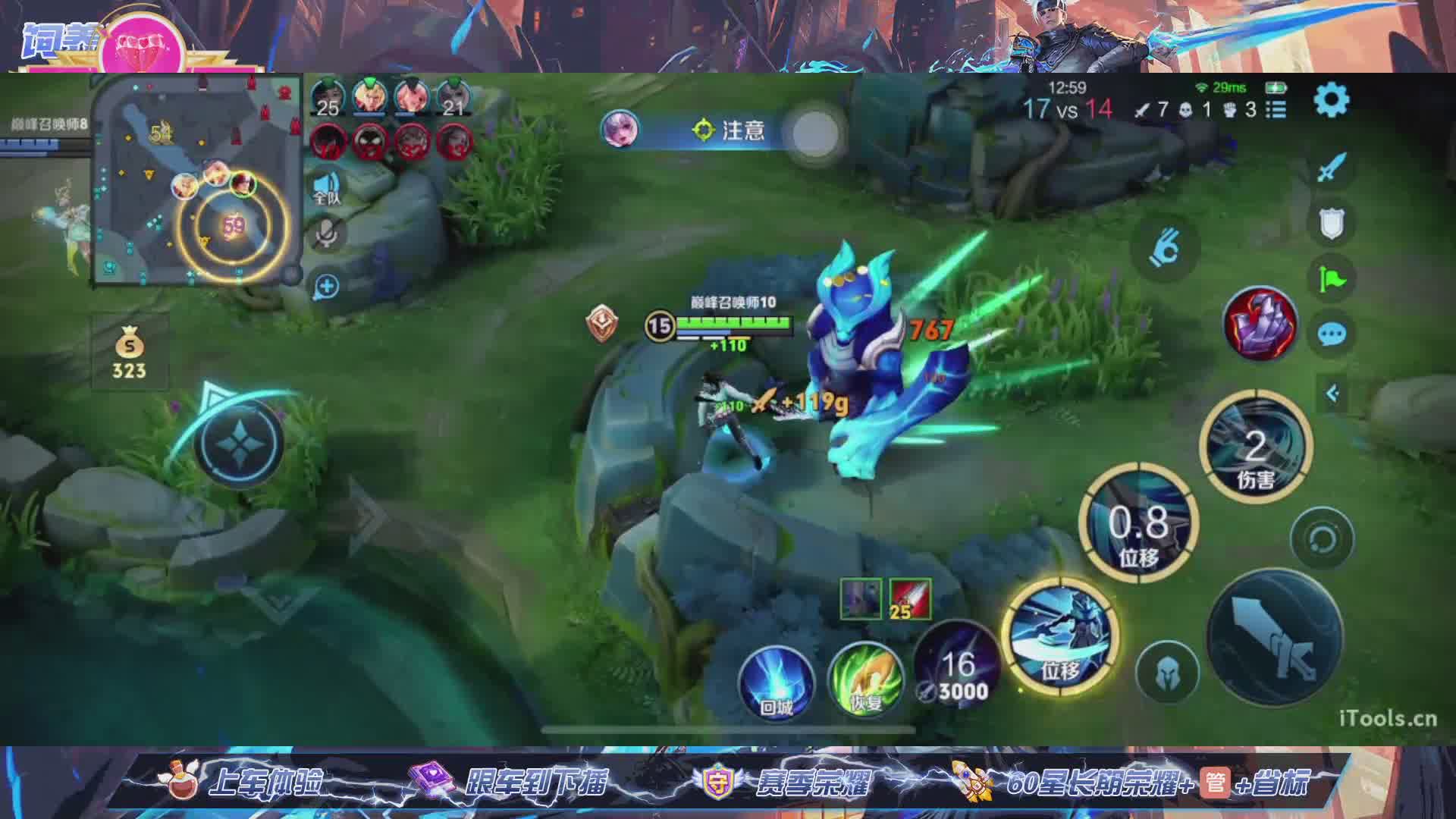Tap the basic attack sword button

click(1274, 637)
